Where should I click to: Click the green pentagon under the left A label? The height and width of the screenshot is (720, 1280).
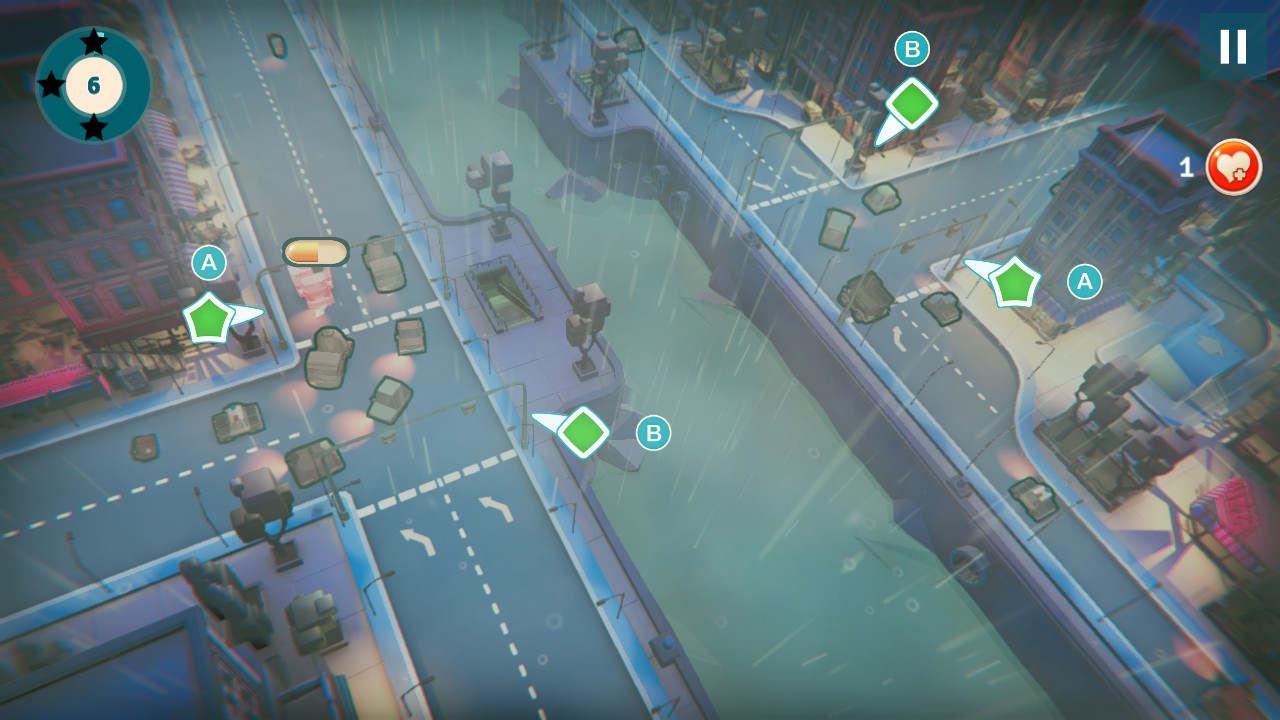(208, 318)
